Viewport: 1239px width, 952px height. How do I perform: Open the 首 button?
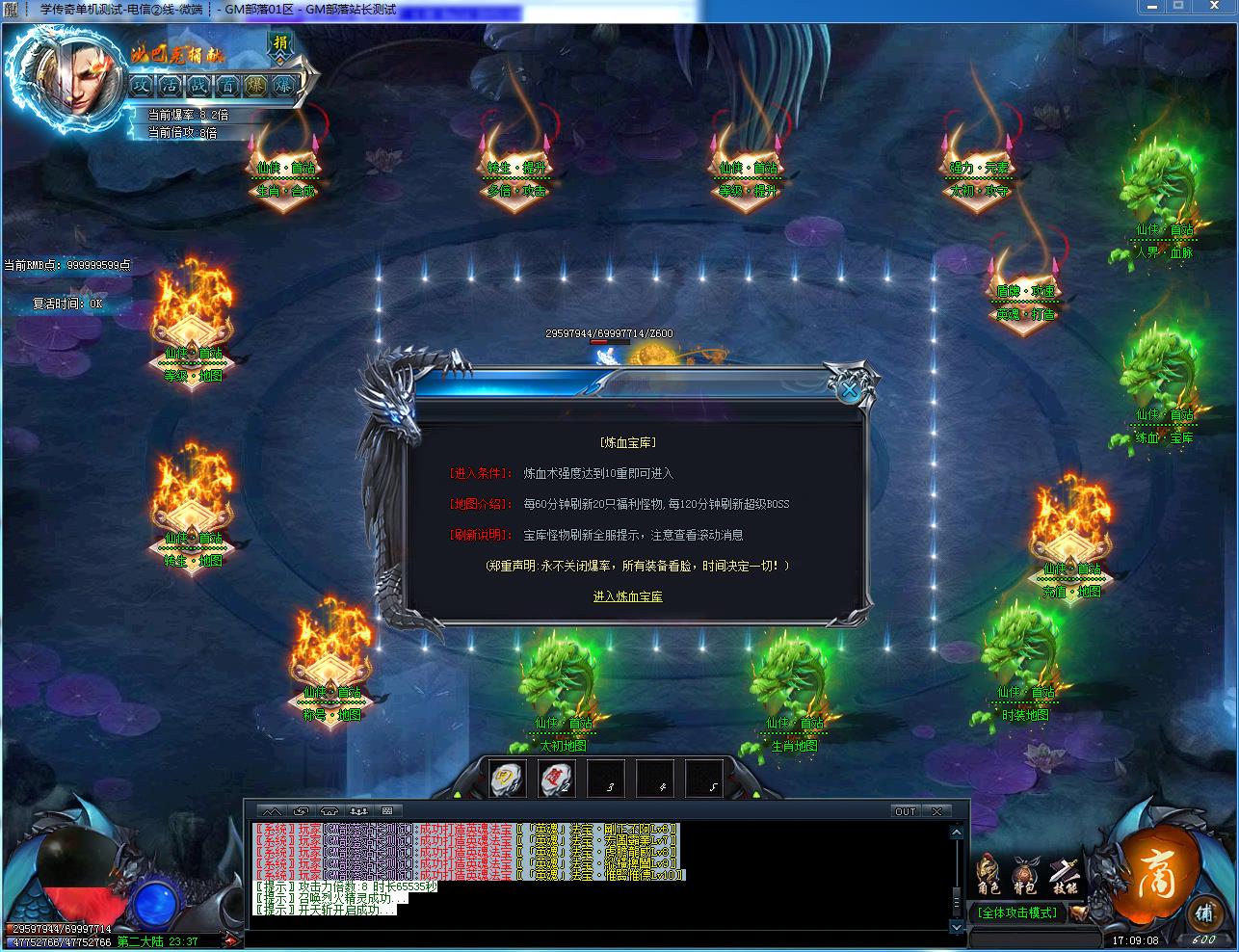[x=226, y=86]
